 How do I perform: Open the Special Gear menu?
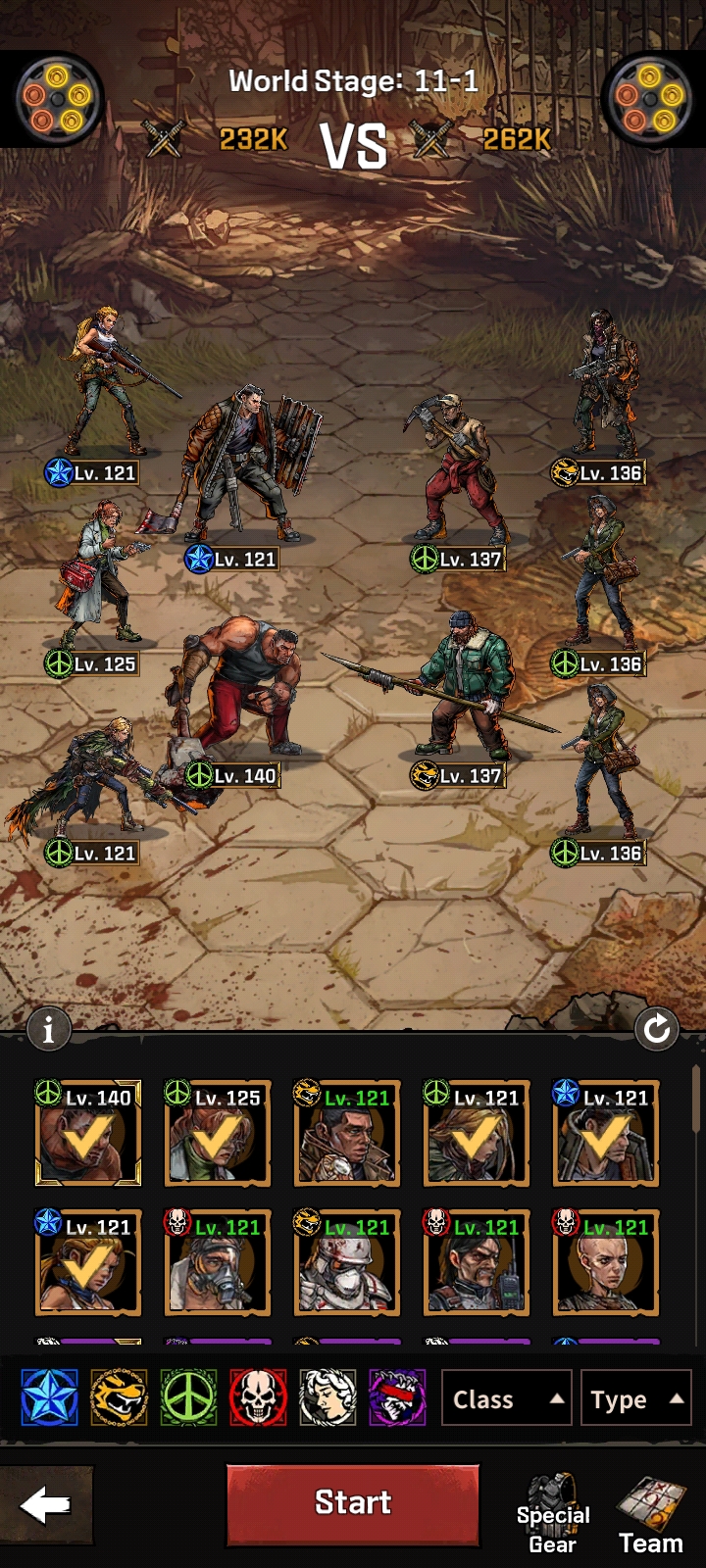[553, 1514]
